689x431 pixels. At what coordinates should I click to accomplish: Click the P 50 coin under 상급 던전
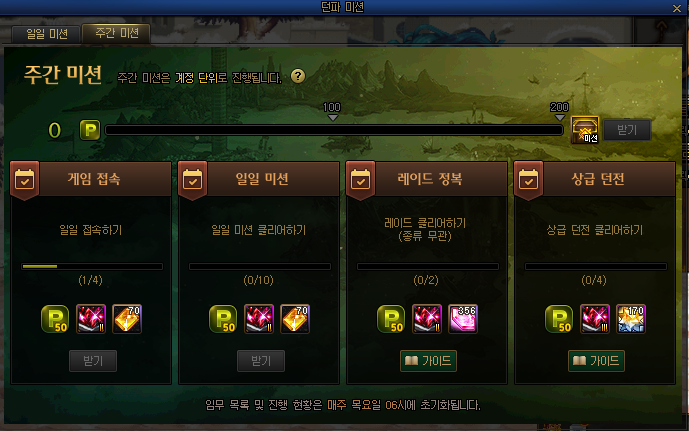coord(561,318)
